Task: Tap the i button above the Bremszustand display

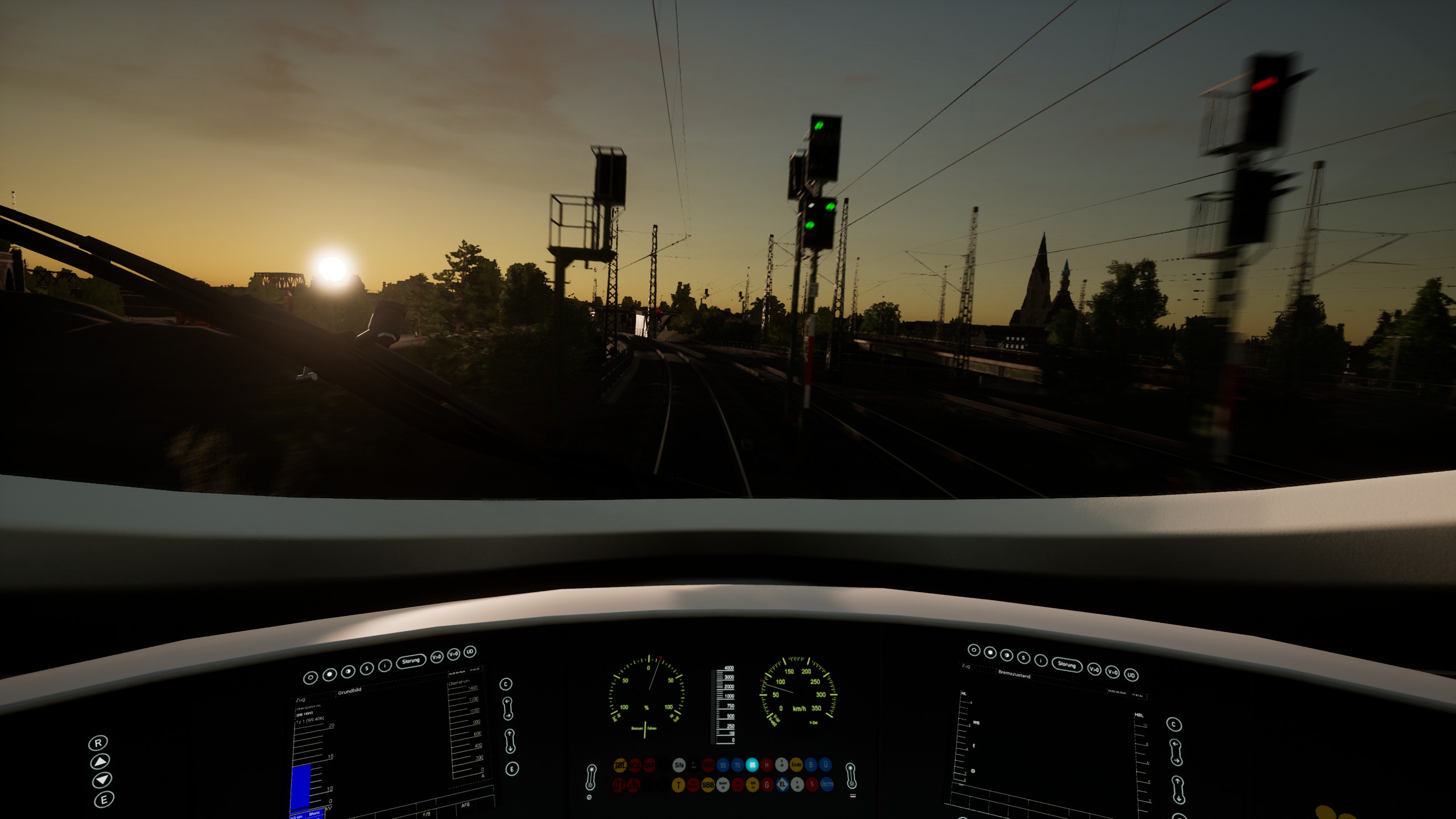Action: pos(1041,660)
